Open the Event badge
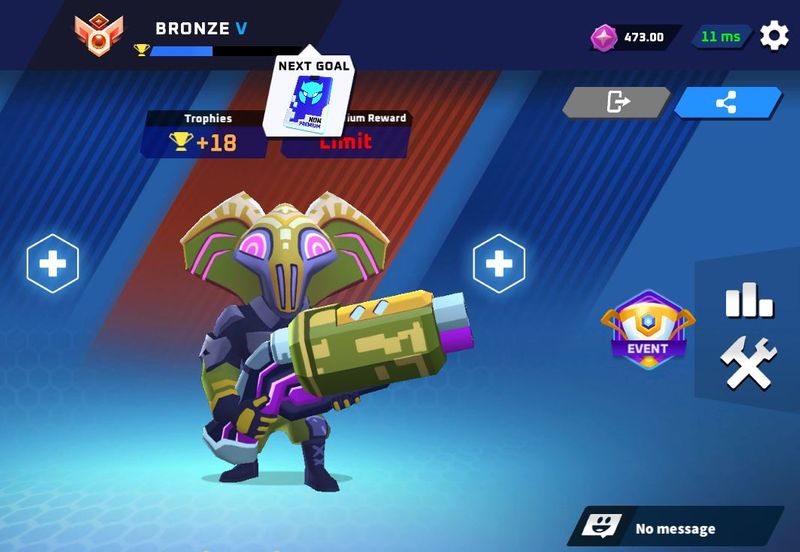The image size is (800, 552). coord(647,329)
